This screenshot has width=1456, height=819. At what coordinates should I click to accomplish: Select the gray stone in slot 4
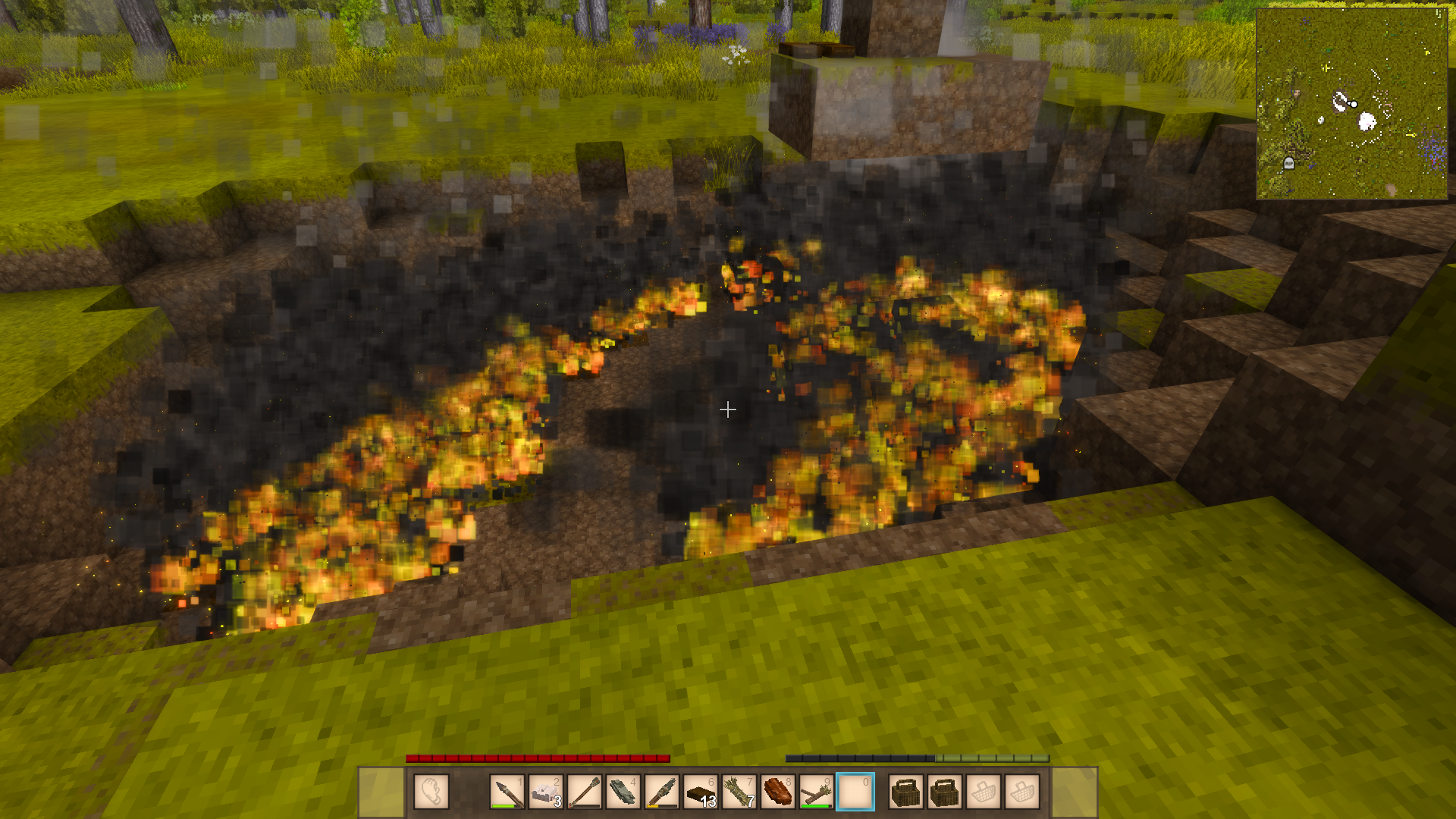[623, 792]
